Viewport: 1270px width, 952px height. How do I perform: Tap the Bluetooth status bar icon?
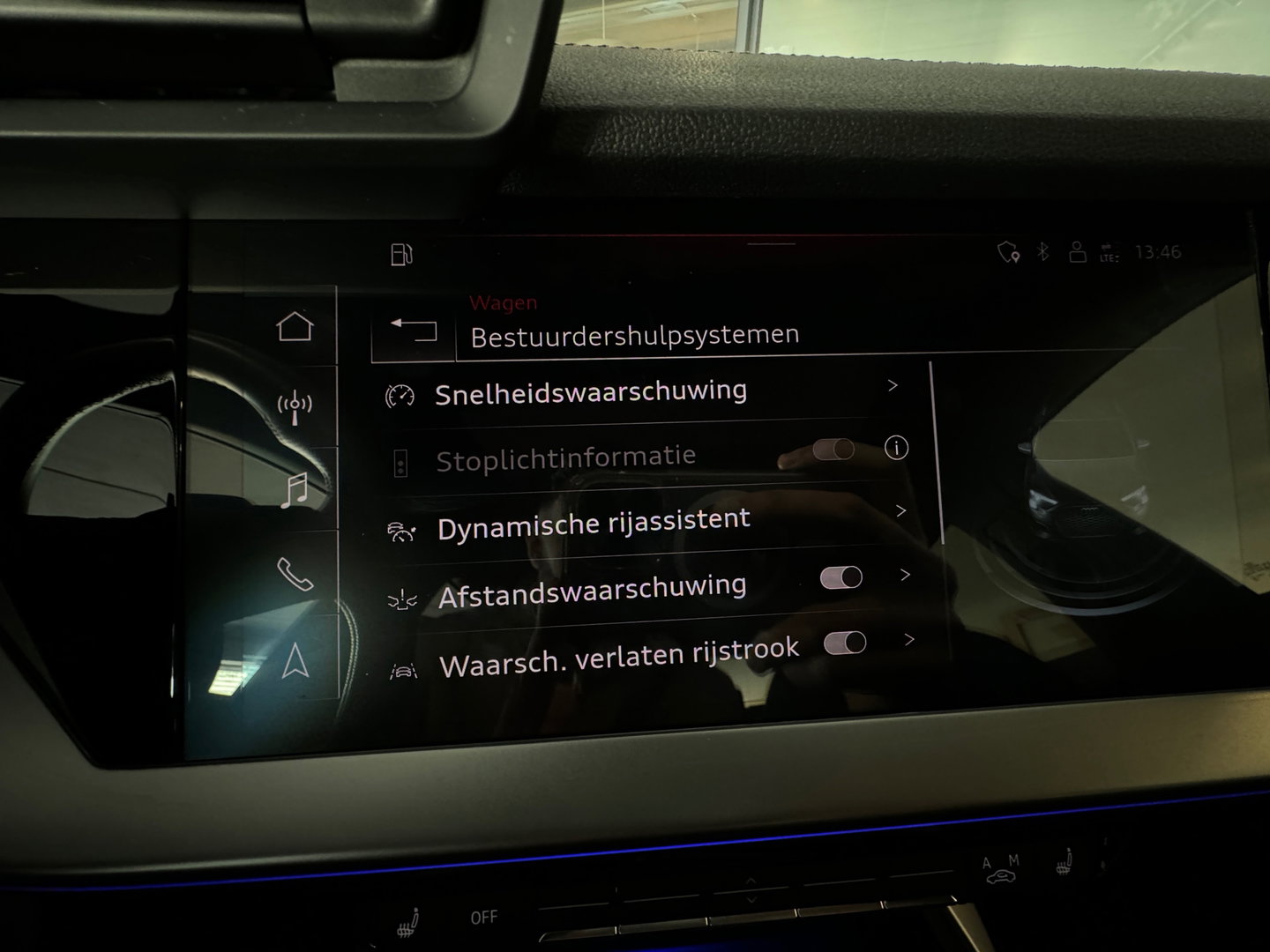[1042, 251]
